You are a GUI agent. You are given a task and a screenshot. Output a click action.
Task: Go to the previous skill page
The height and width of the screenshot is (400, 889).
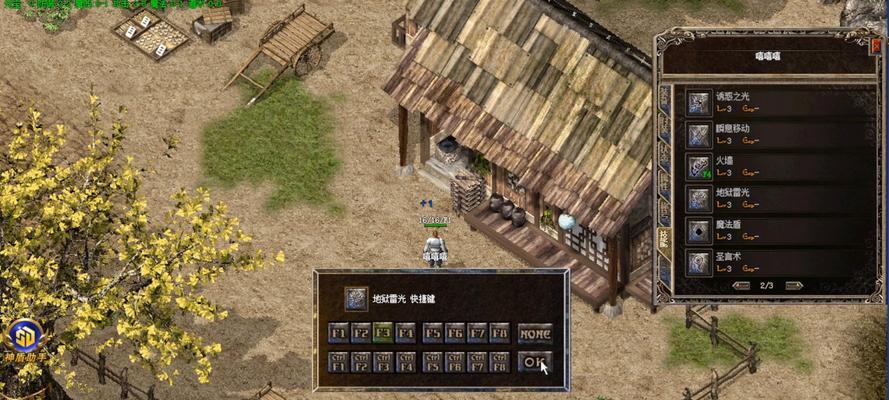tap(741, 286)
